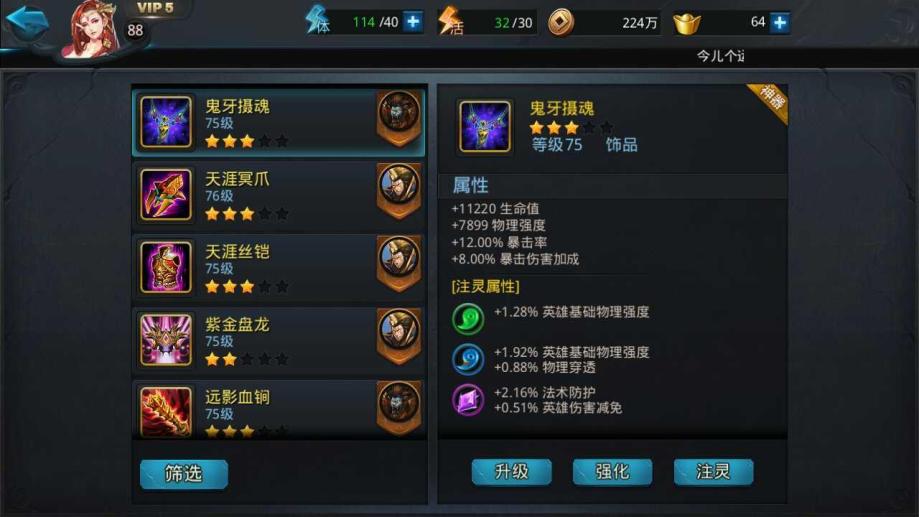Open the 注灵 infusion button

[x=713, y=471]
